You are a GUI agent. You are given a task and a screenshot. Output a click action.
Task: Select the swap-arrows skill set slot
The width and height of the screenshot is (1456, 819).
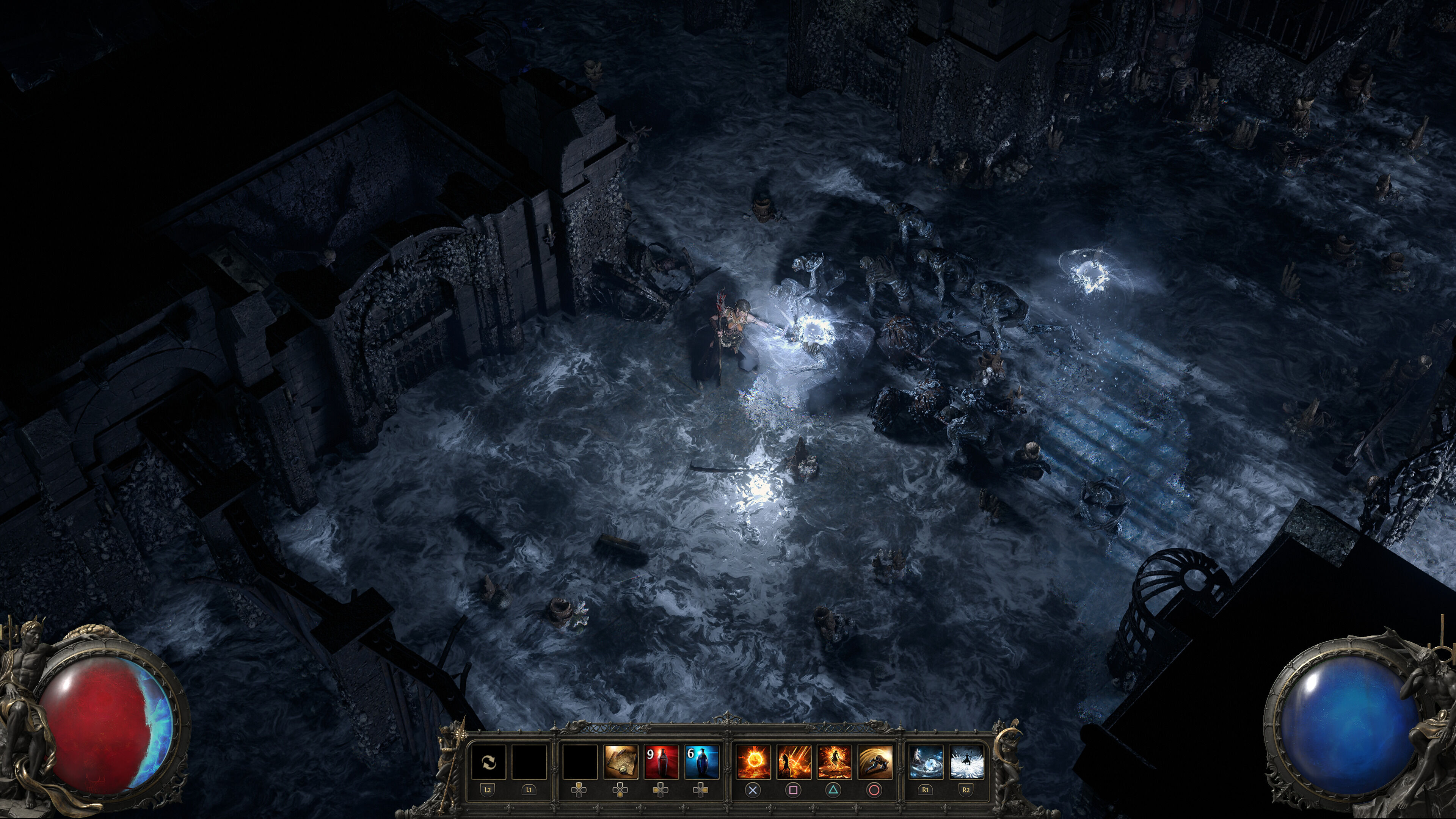(x=488, y=763)
